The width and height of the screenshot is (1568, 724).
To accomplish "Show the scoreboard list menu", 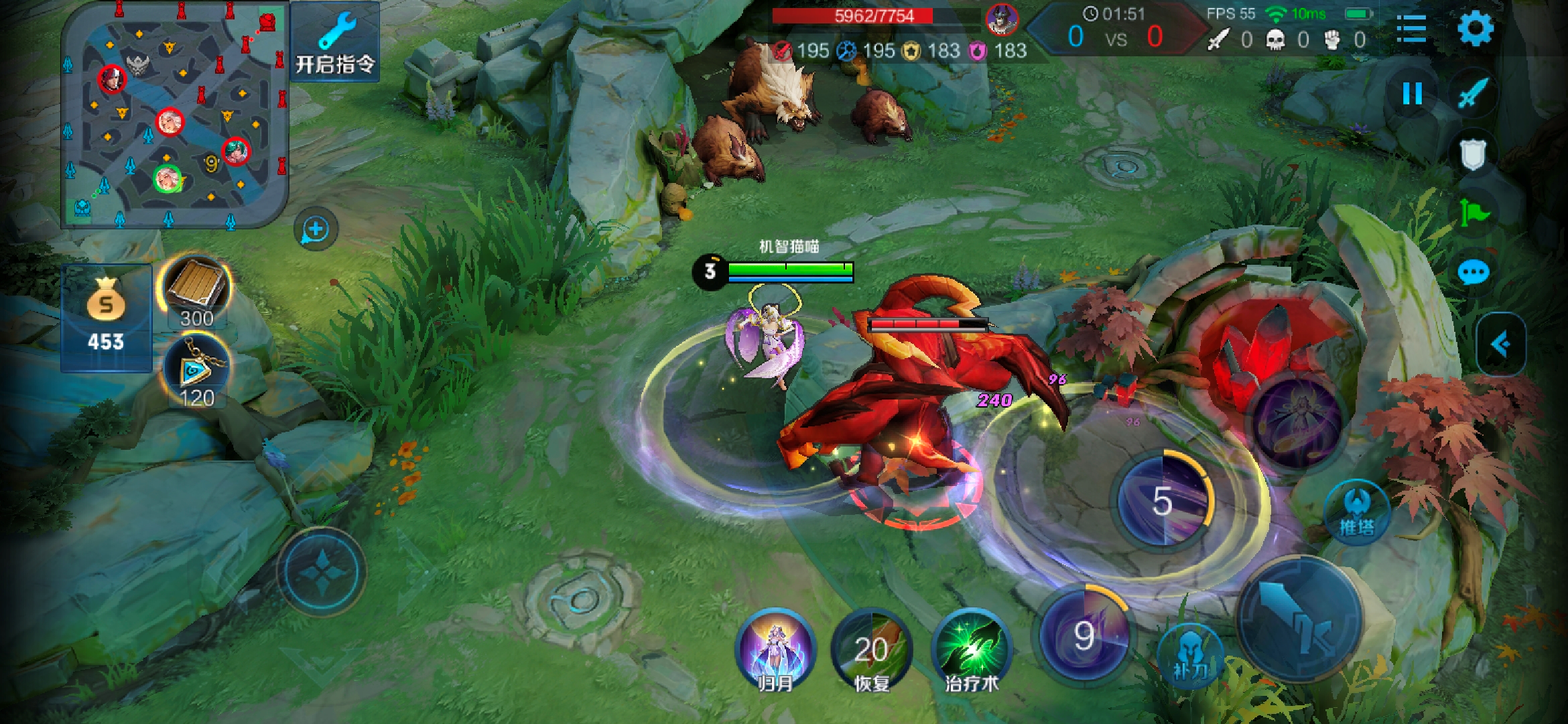I will coord(1411,28).
